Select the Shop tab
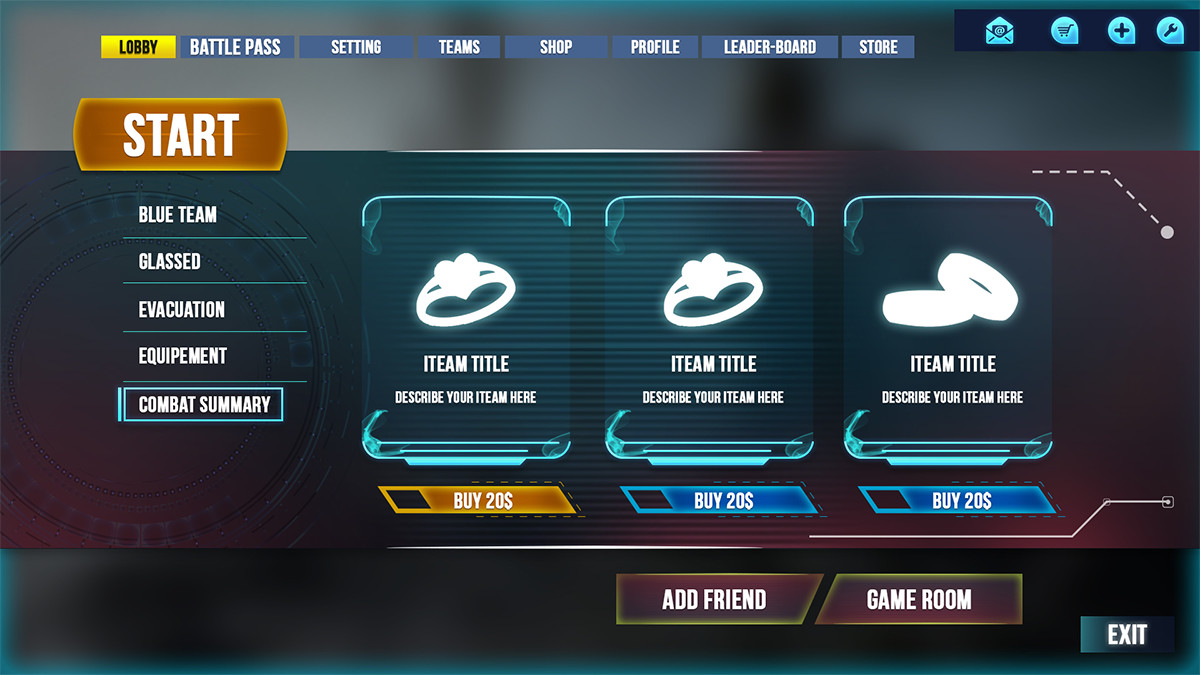The width and height of the screenshot is (1200, 675). (556, 47)
